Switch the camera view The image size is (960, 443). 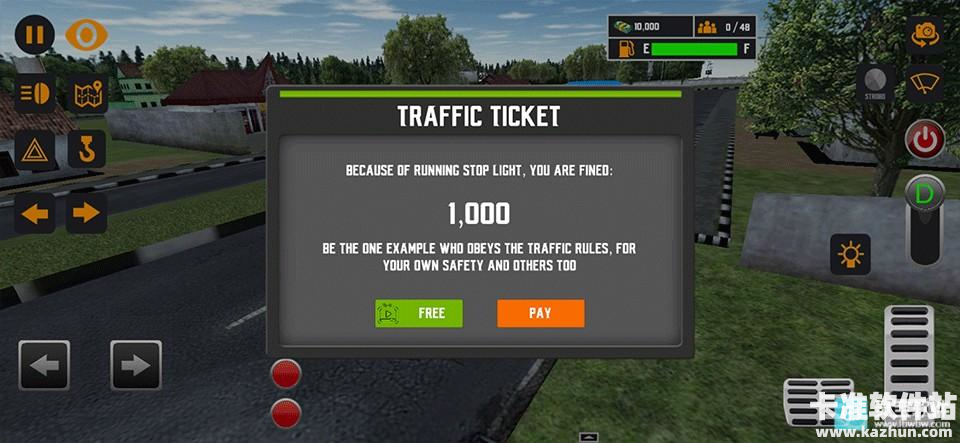click(925, 34)
